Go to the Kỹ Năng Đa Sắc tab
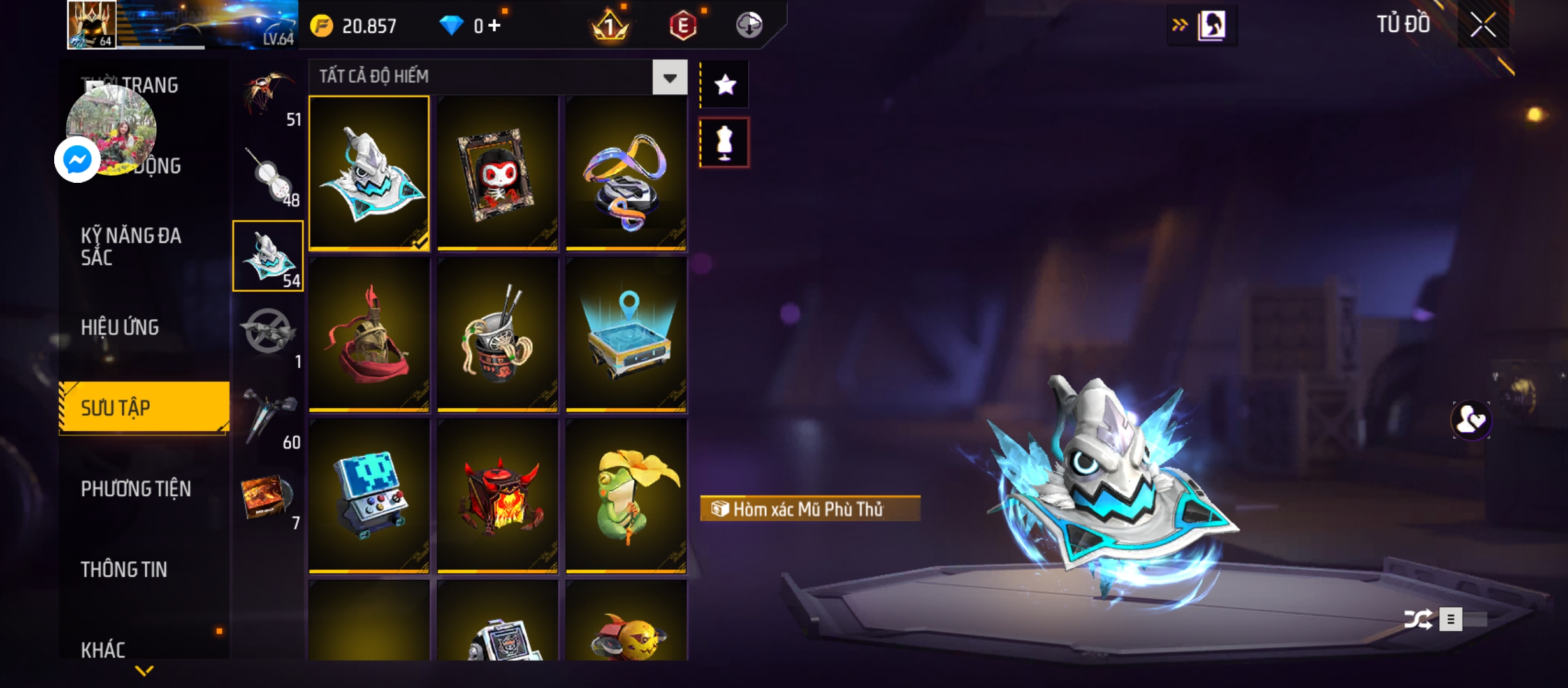The image size is (1568, 688). coord(131,247)
